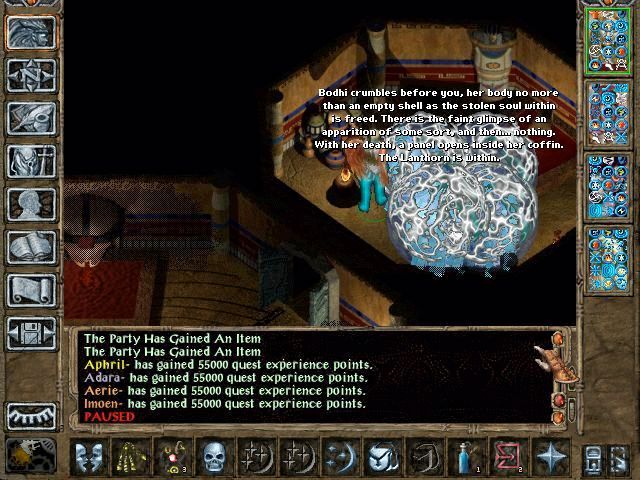Open options via the floppy disk button
Viewport: 640px width, 480px height.
click(30, 332)
